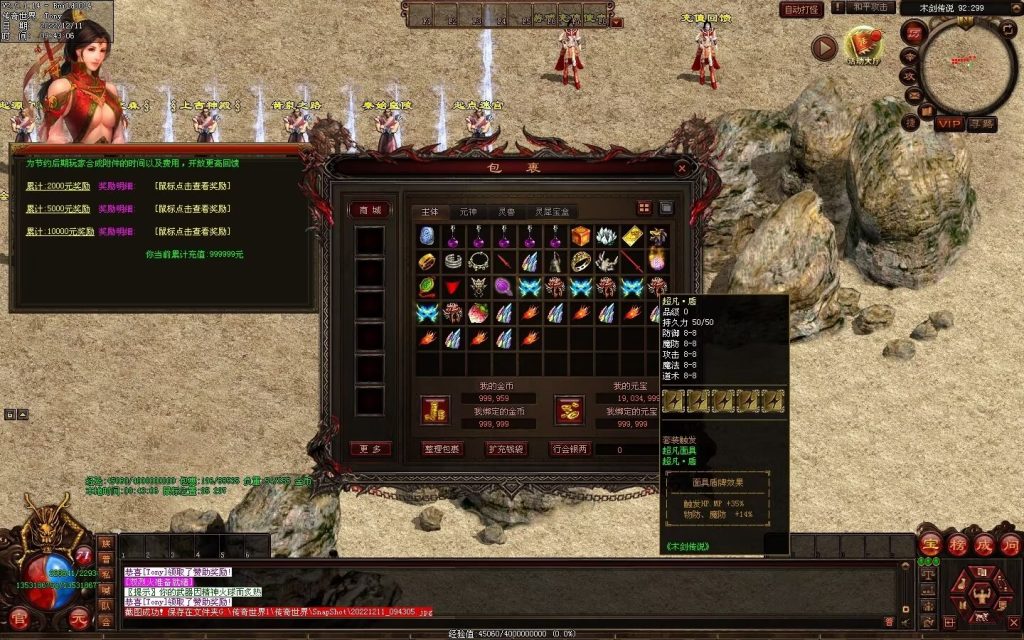Viewport: 1024px width, 640px height.
Task: Select the strawberry item in the bag
Action: (480, 314)
